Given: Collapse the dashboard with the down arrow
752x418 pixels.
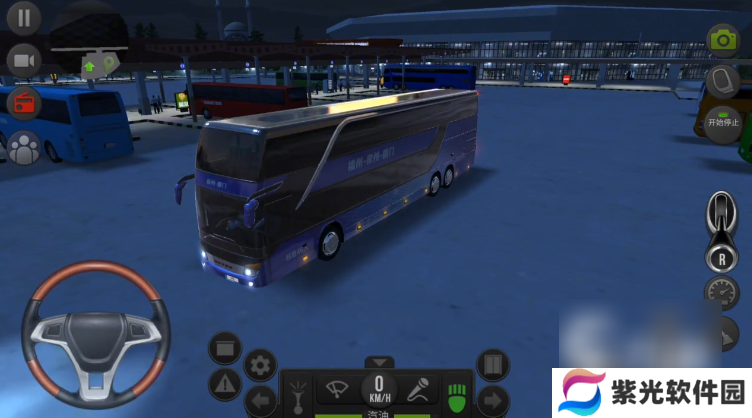Looking at the screenshot, I should pyautogui.click(x=378, y=362).
